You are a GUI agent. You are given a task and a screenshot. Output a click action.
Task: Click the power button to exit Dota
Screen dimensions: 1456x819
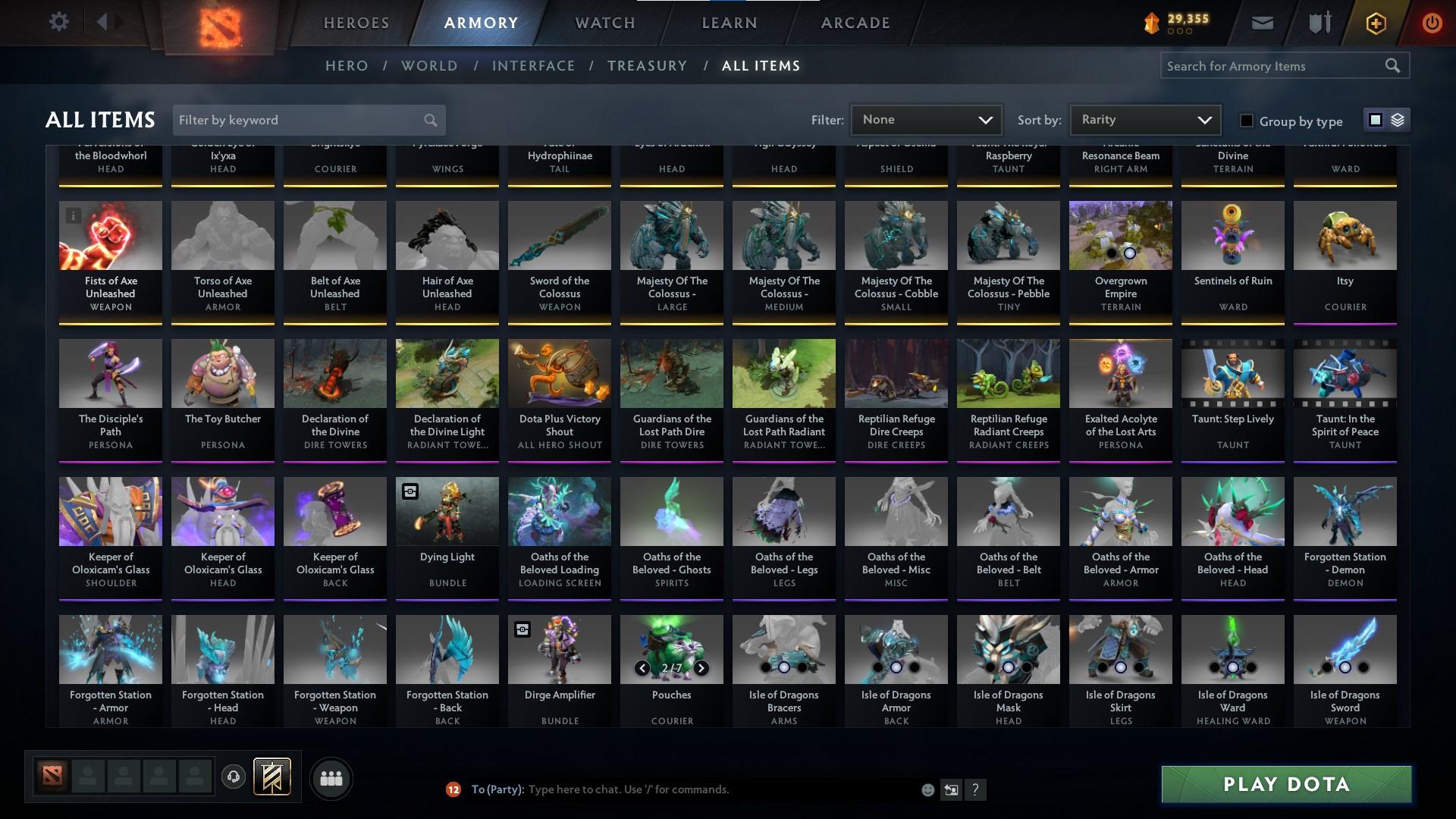tap(1432, 22)
